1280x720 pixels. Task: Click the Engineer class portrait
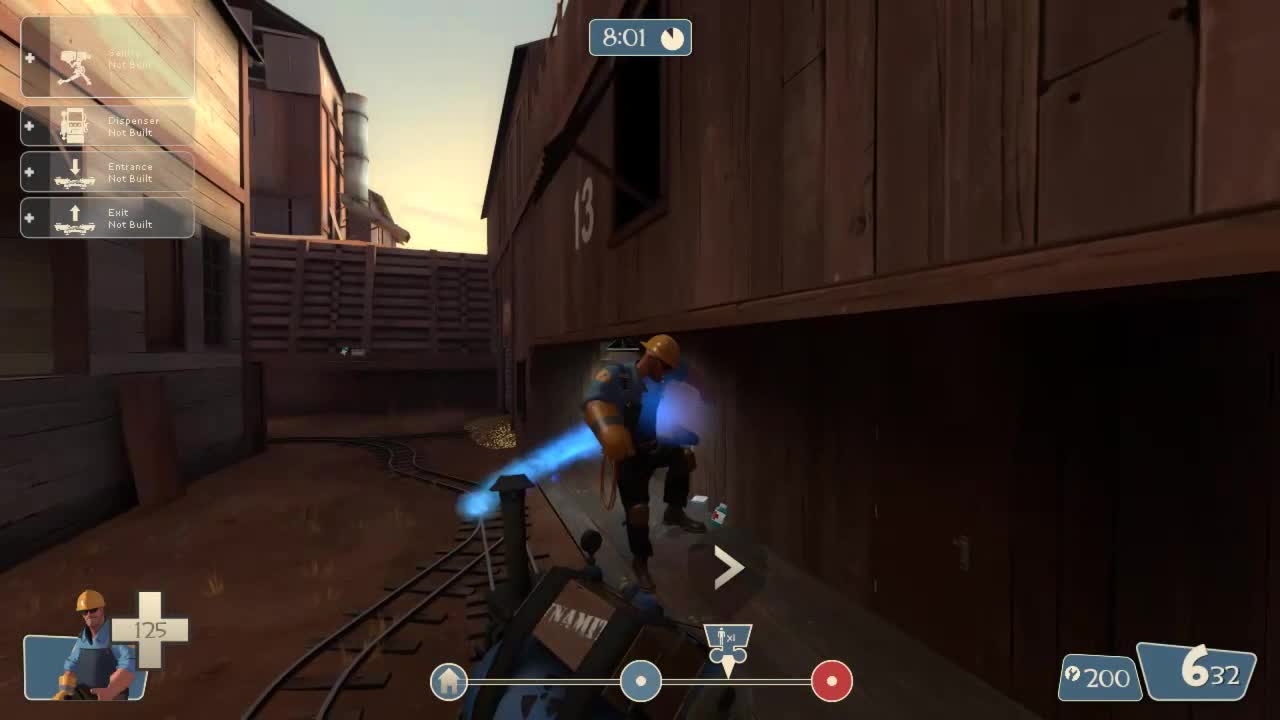90,648
